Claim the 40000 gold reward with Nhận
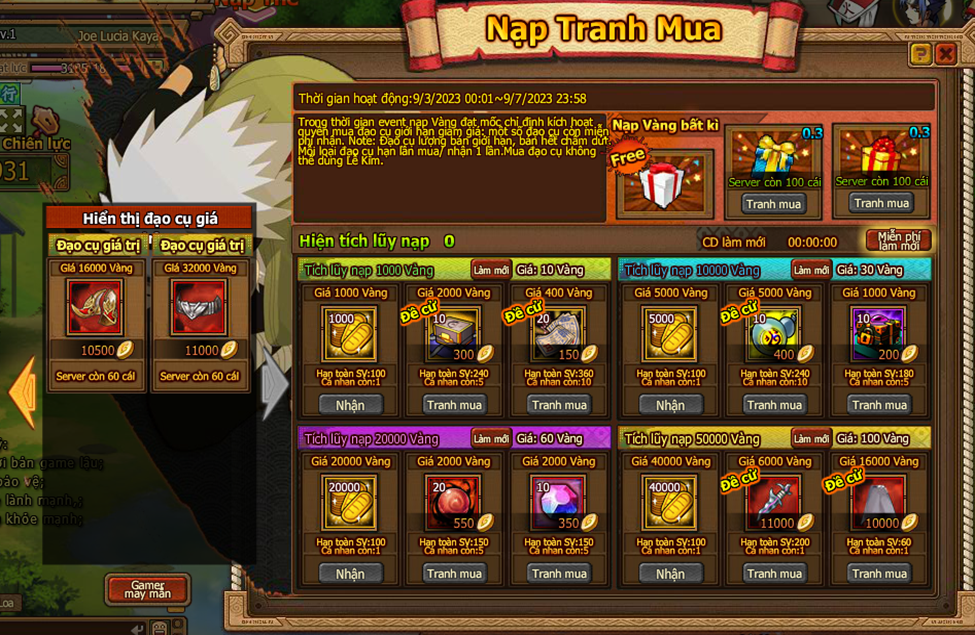Viewport: 975px width, 635px height. (x=670, y=574)
